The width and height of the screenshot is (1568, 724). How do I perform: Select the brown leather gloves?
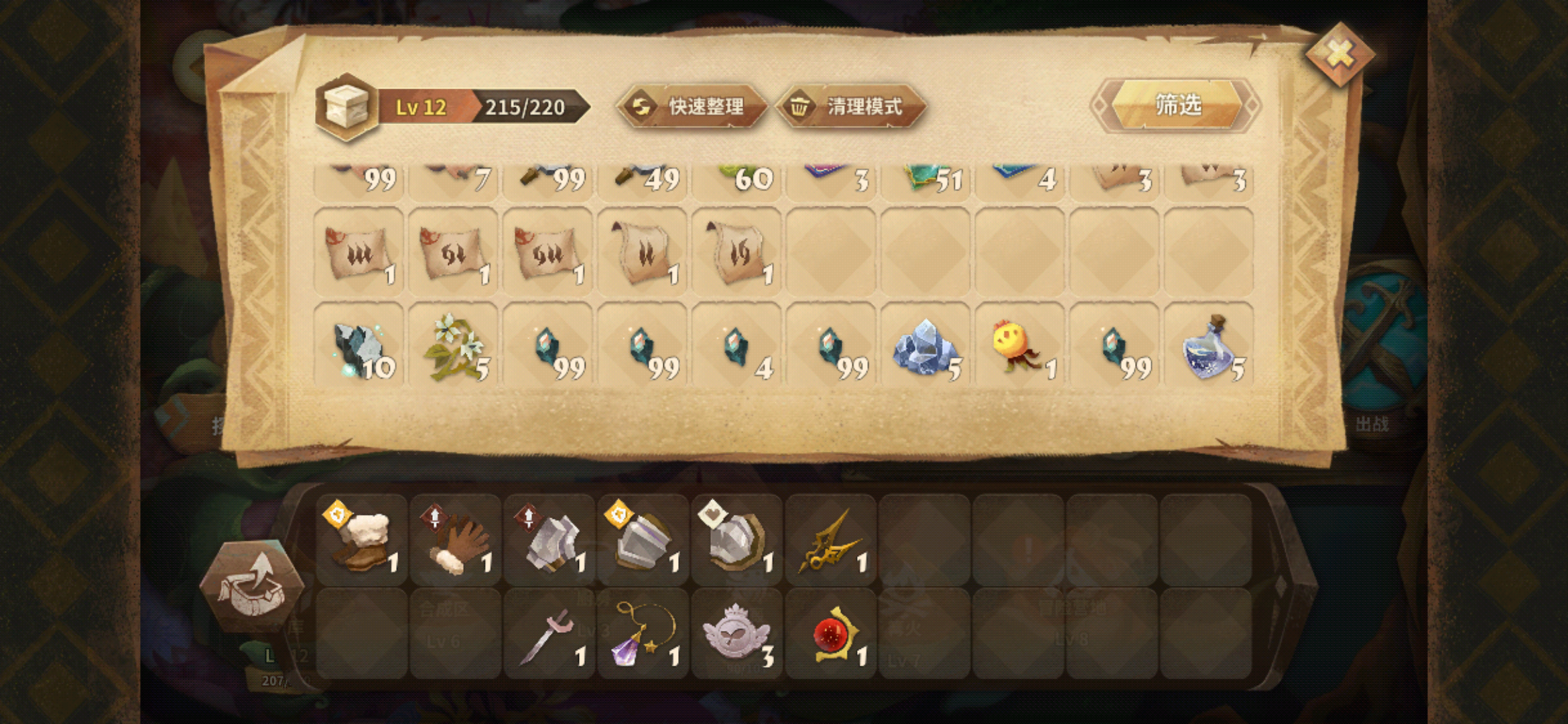455,540
